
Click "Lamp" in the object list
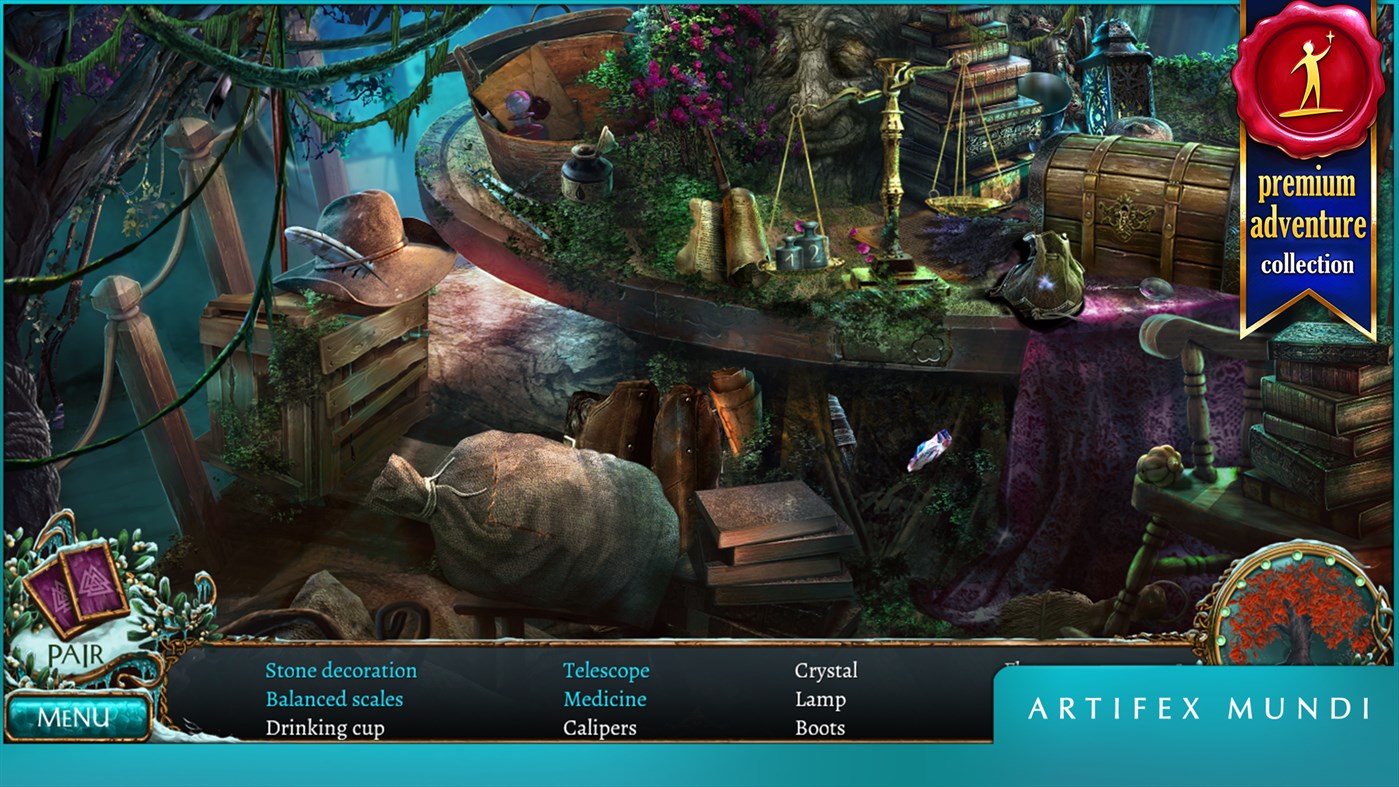coord(820,698)
